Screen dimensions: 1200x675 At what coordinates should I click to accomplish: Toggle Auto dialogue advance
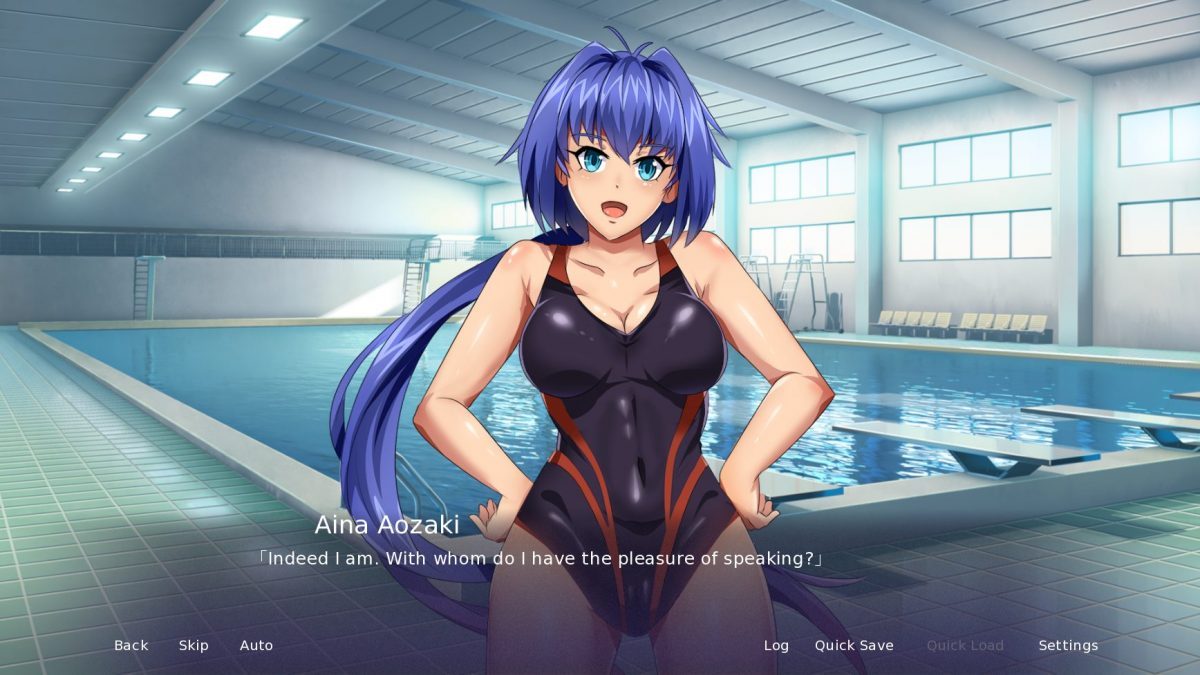pyautogui.click(x=256, y=645)
